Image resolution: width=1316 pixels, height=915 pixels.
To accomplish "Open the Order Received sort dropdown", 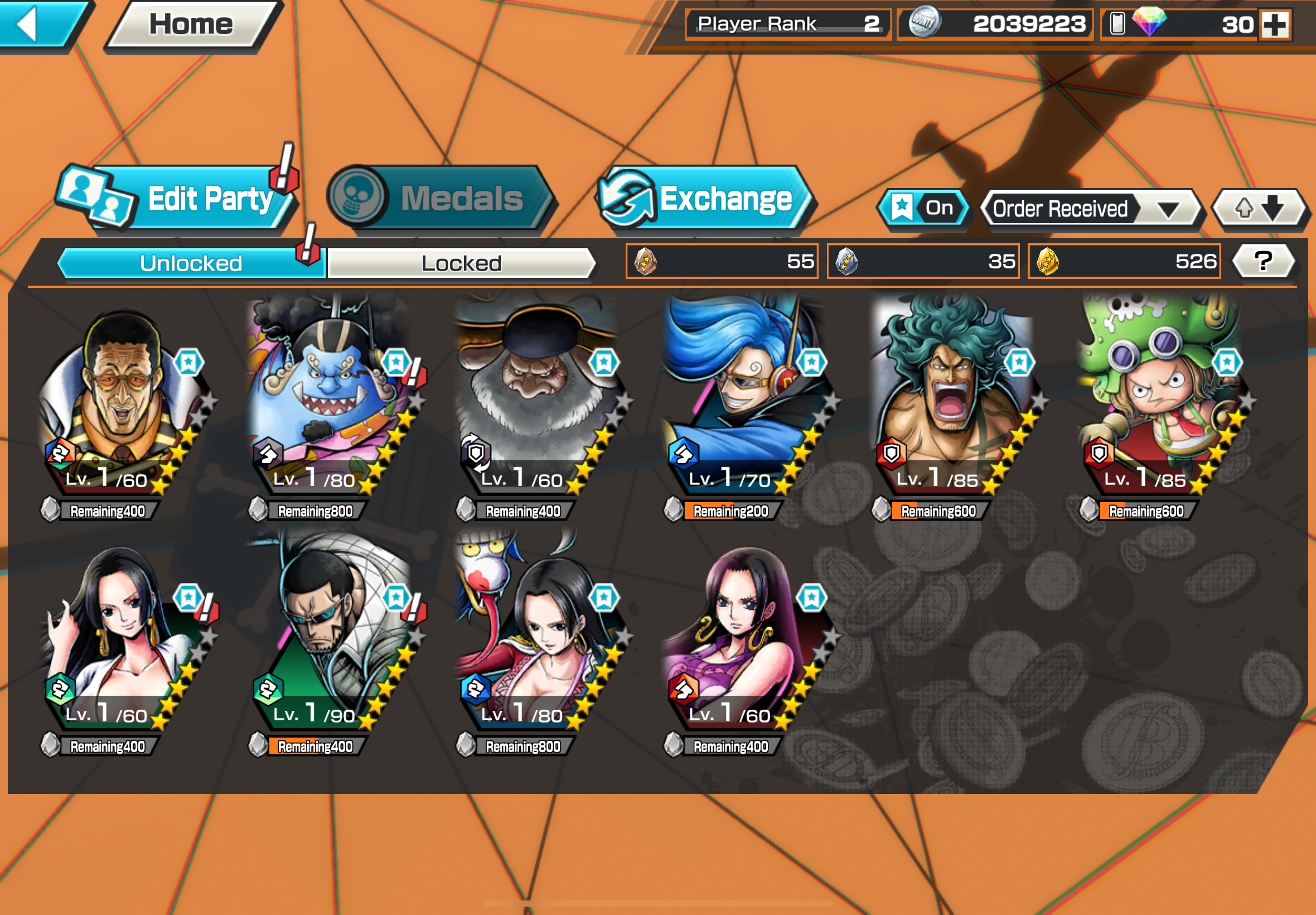I will [x=1088, y=209].
